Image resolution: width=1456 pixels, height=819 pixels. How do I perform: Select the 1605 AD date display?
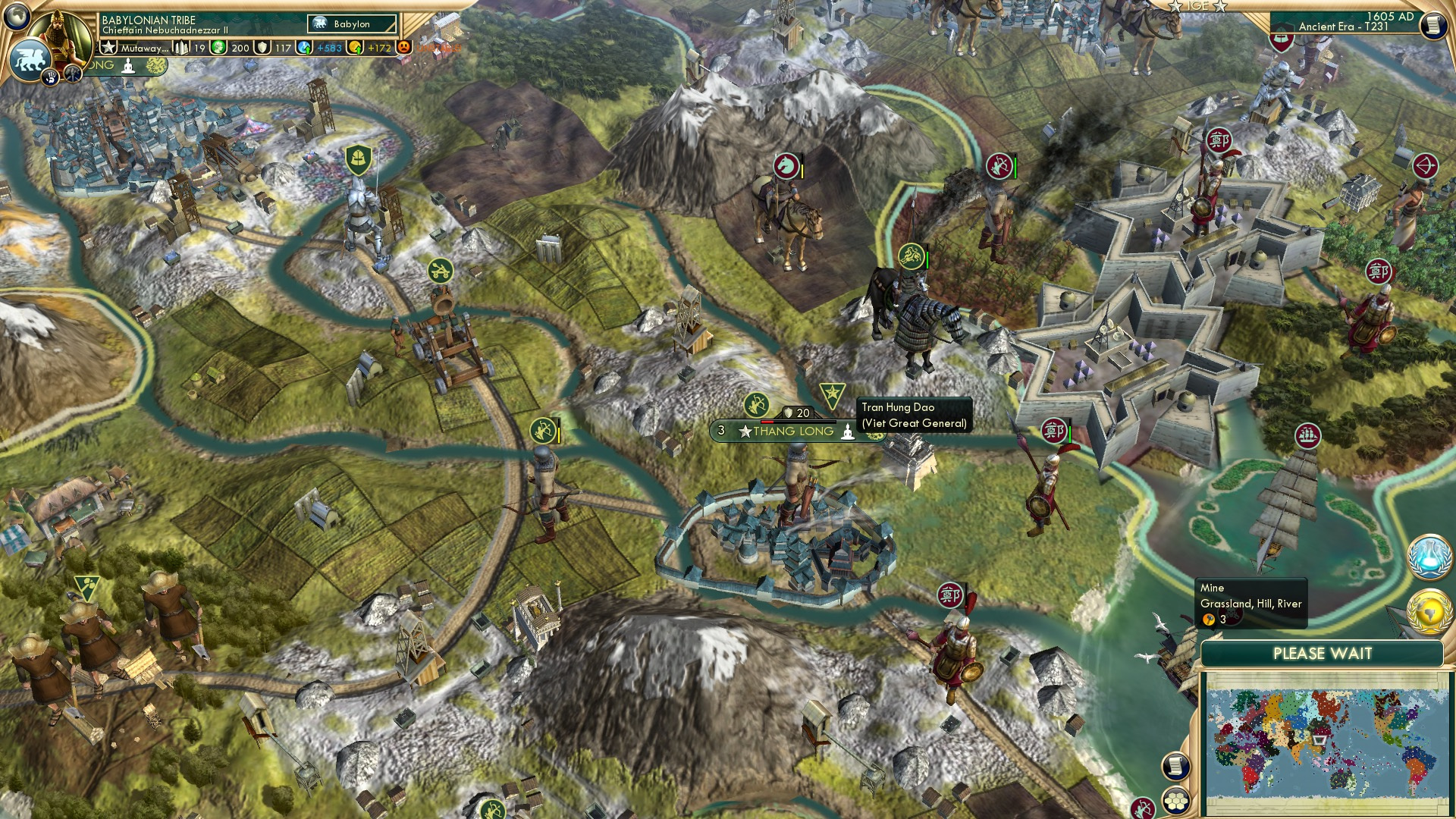pyautogui.click(x=1389, y=17)
